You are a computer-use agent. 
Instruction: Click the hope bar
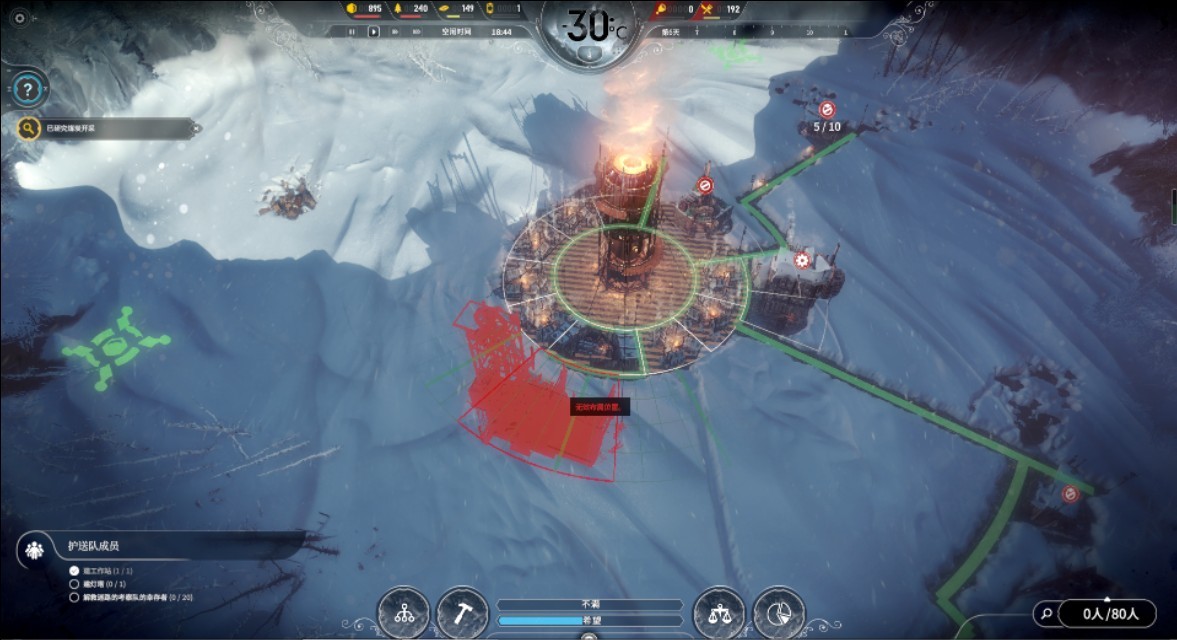[x=589, y=620]
